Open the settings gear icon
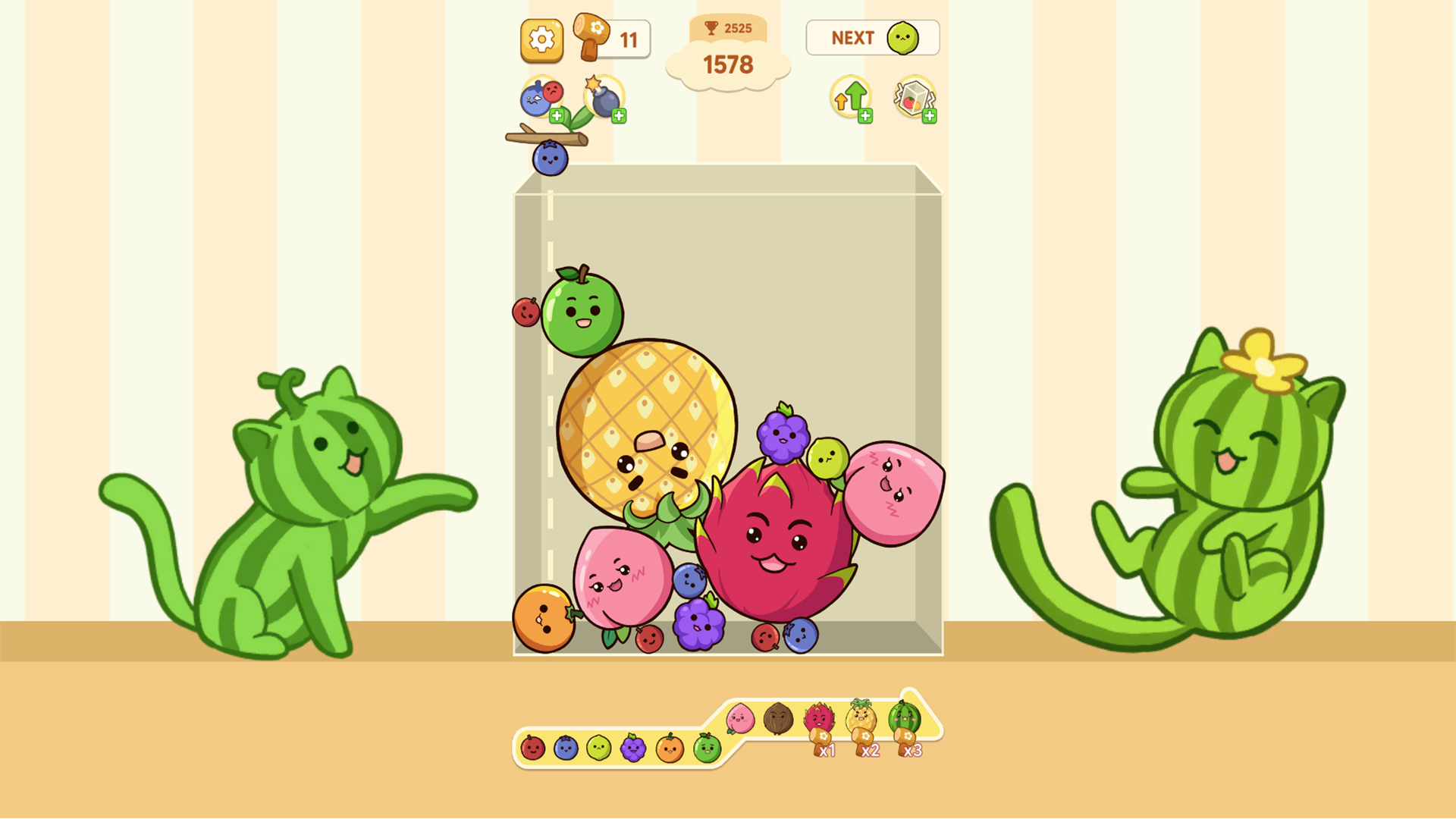 541,38
